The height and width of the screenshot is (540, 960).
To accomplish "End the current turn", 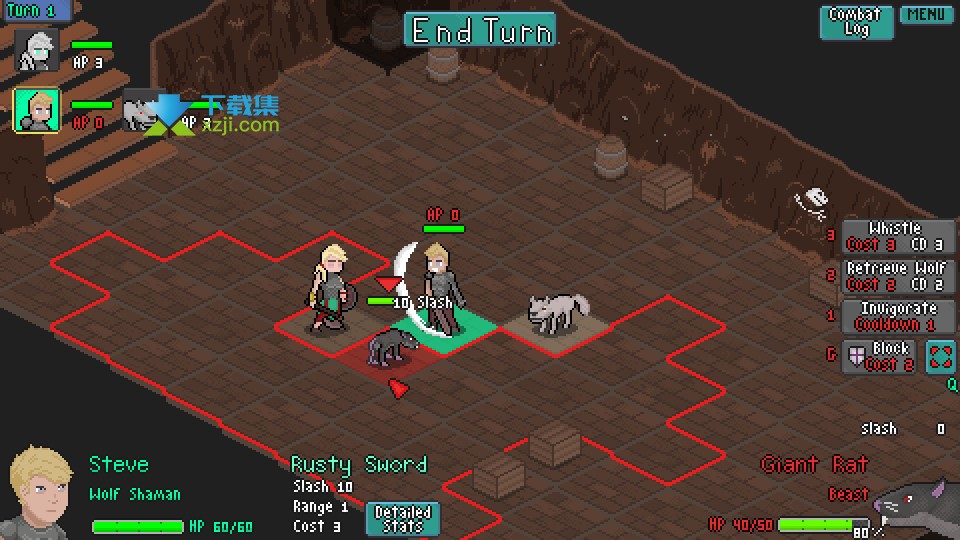I will coord(480,30).
